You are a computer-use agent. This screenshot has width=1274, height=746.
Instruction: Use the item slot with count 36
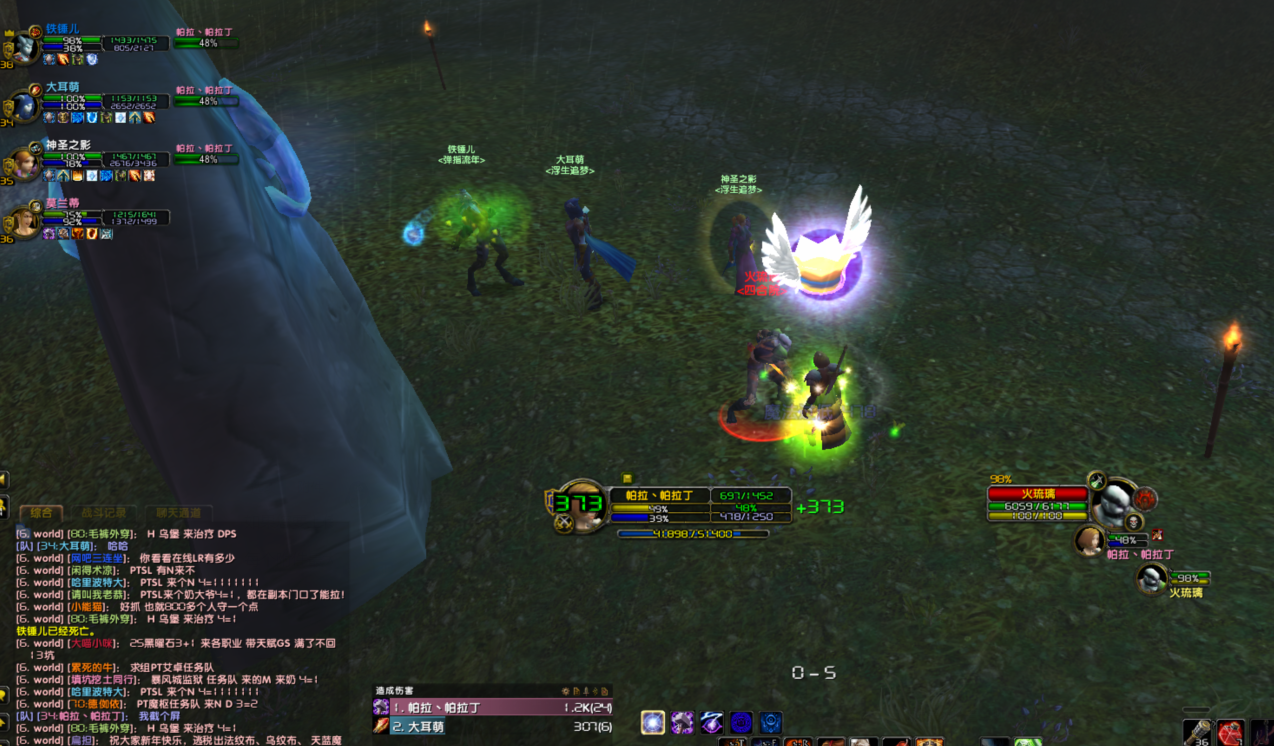tap(1197, 733)
